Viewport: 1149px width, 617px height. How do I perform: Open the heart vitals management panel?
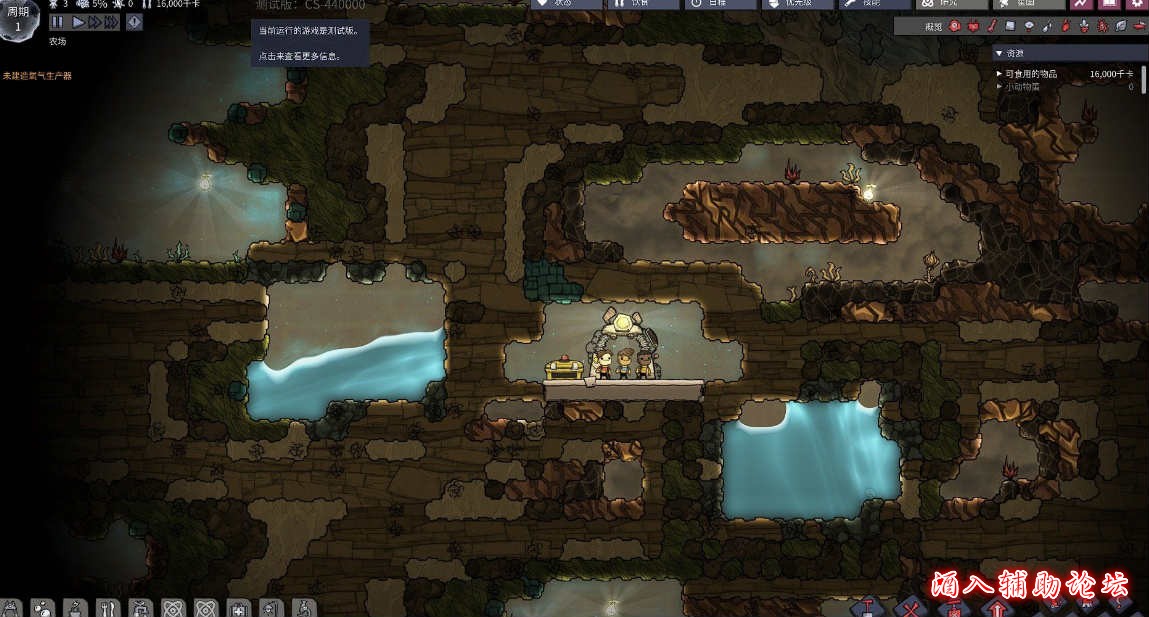[x=566, y=4]
